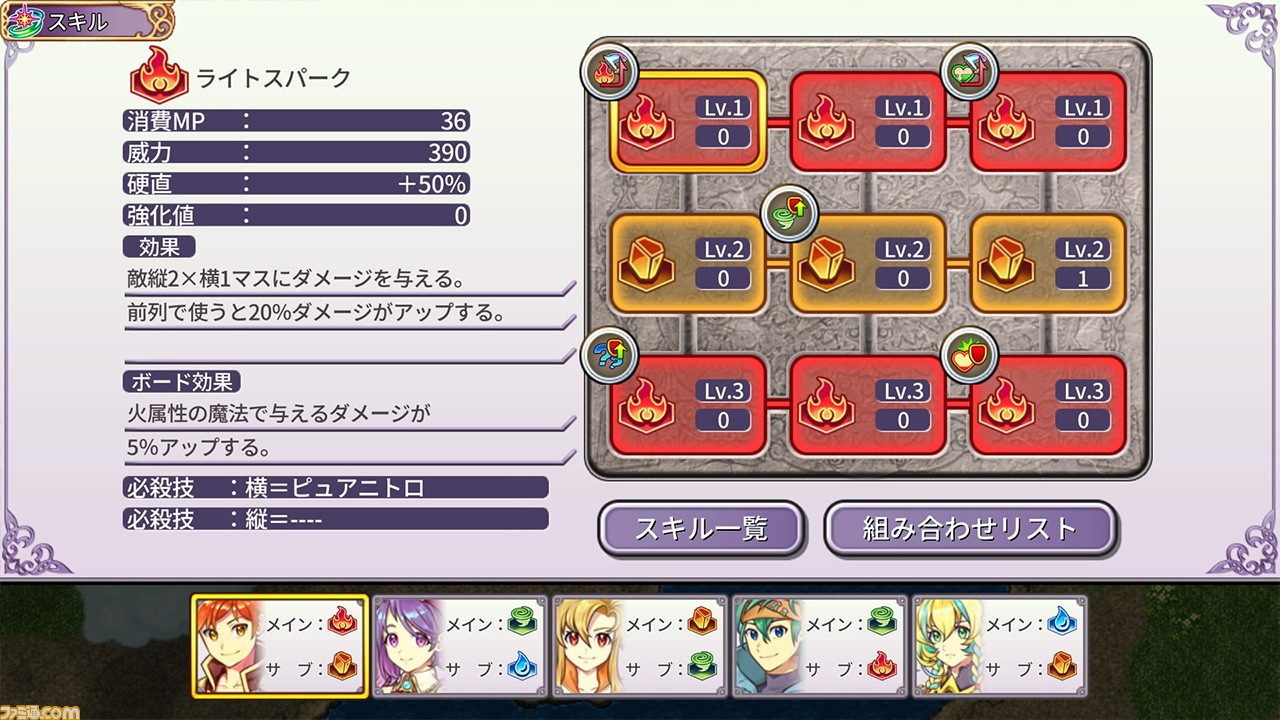Select the red-haired character portrait
Screen dimensions: 1280x720
click(280, 645)
